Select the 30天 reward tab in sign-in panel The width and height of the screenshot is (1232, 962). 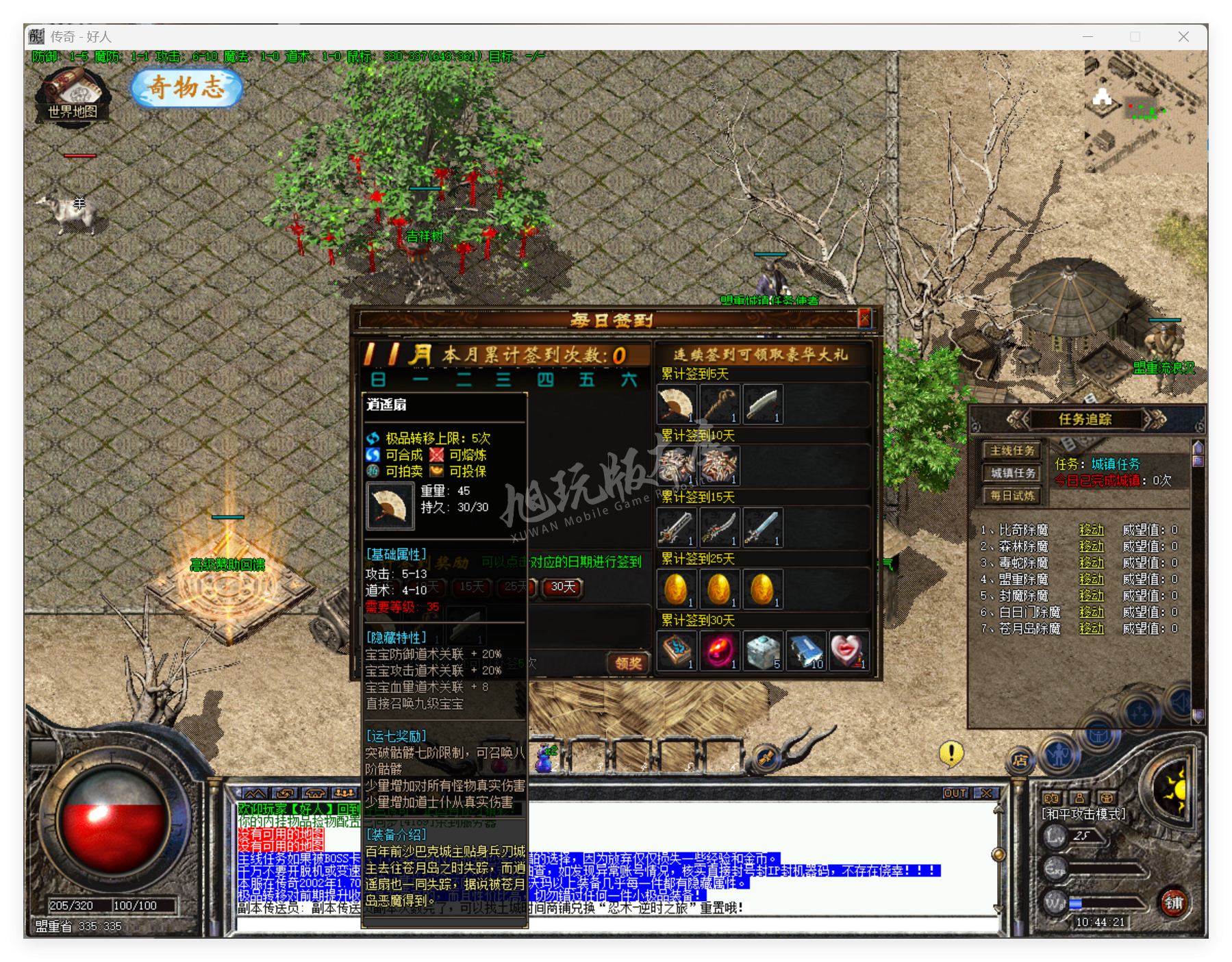click(562, 587)
